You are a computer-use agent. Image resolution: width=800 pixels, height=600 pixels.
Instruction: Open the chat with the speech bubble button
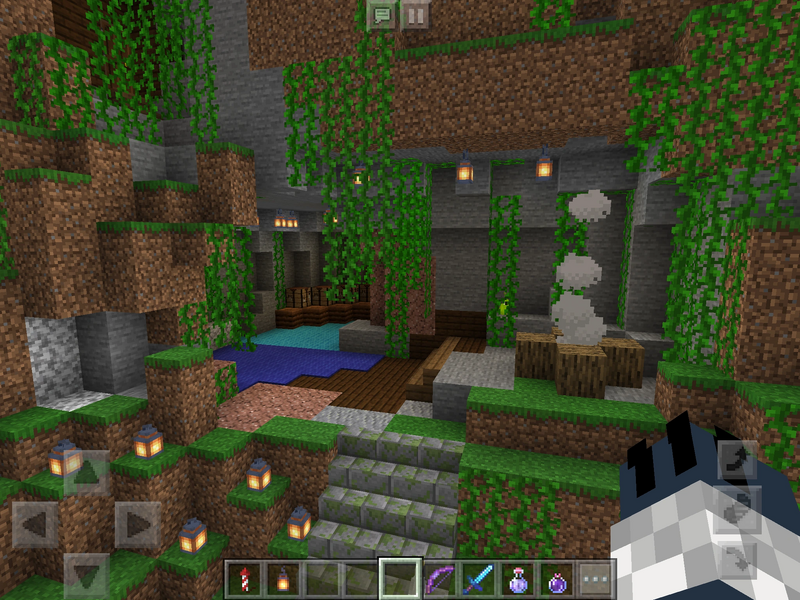pyautogui.click(x=381, y=16)
